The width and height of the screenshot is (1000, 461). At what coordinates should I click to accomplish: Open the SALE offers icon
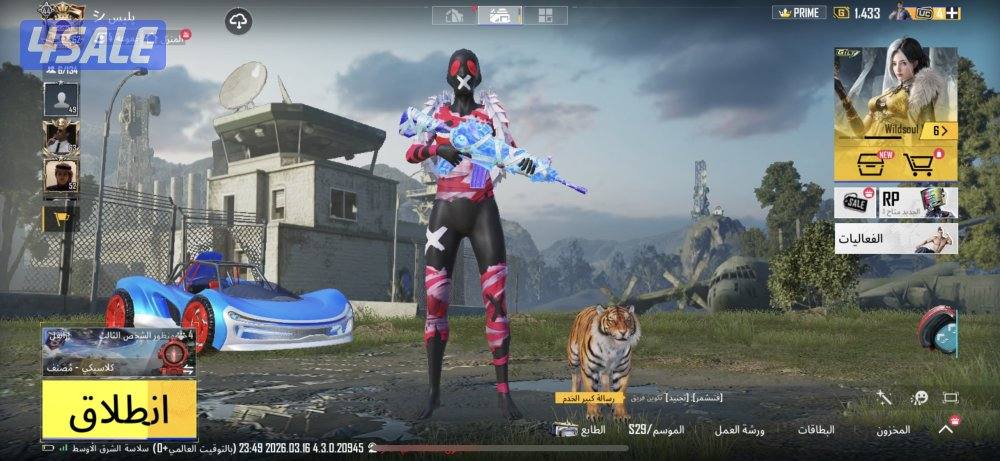click(857, 203)
